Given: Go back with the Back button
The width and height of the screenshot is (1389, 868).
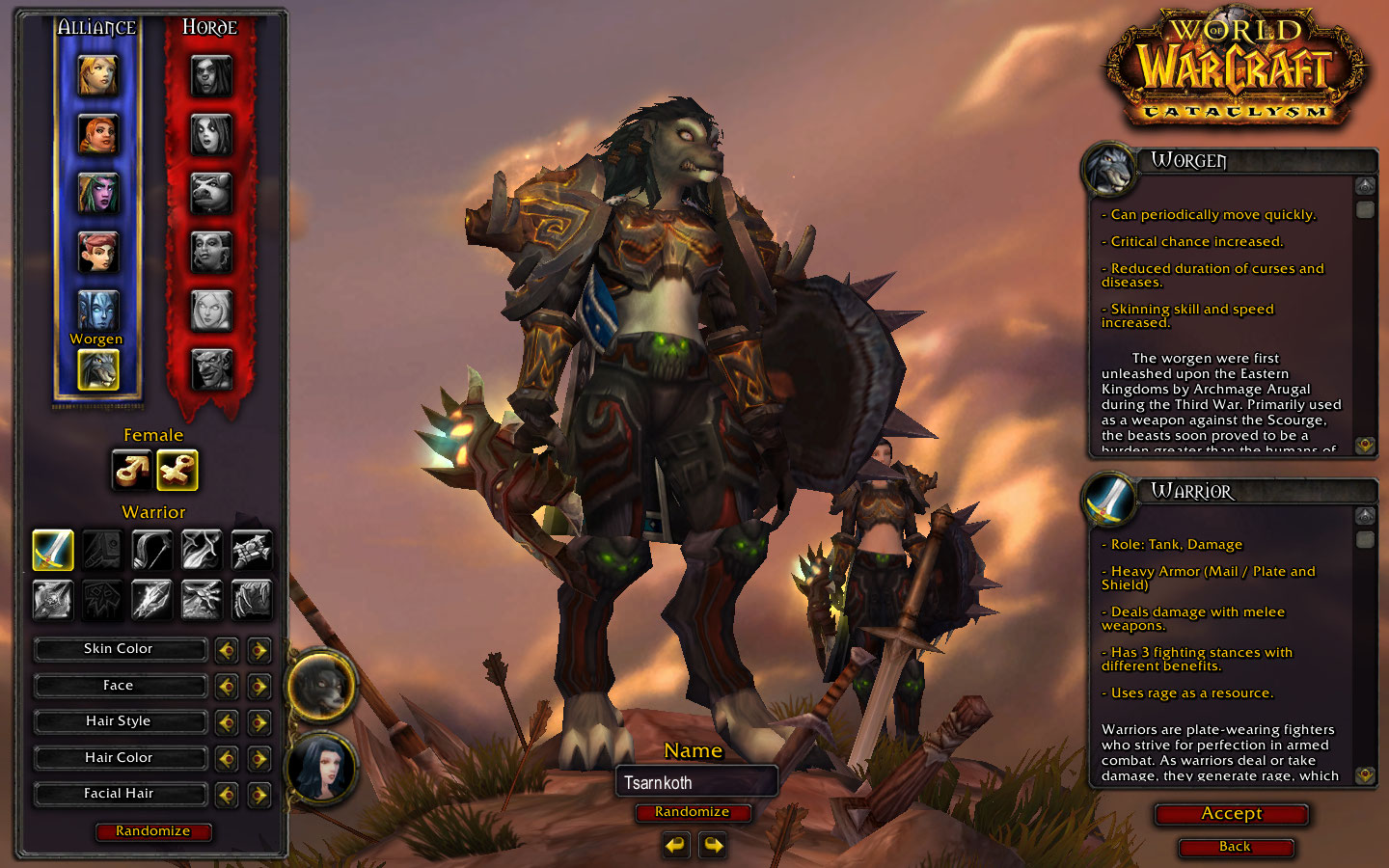Looking at the screenshot, I should (x=1235, y=847).
